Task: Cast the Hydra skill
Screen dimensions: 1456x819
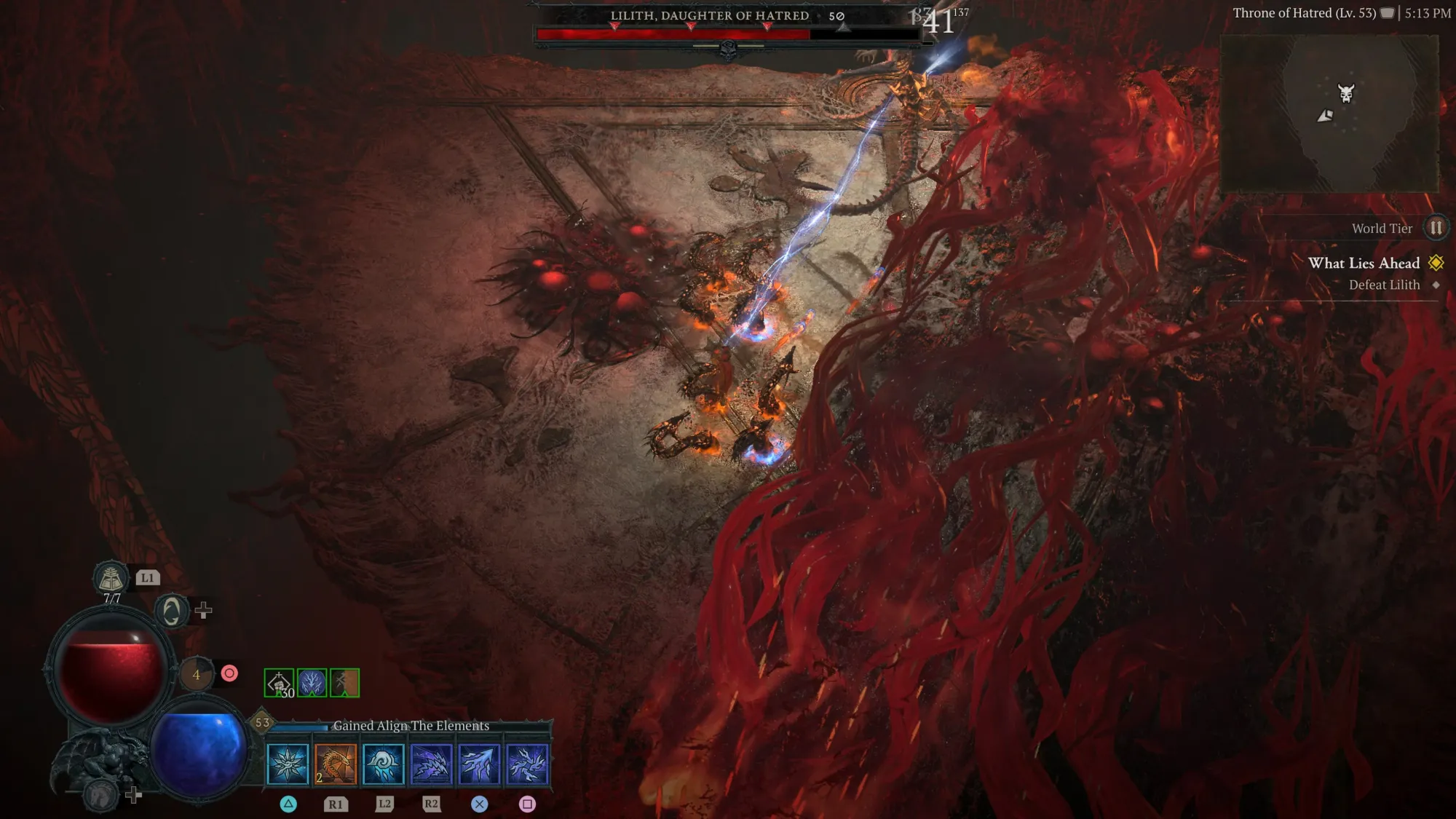Action: pos(336,764)
